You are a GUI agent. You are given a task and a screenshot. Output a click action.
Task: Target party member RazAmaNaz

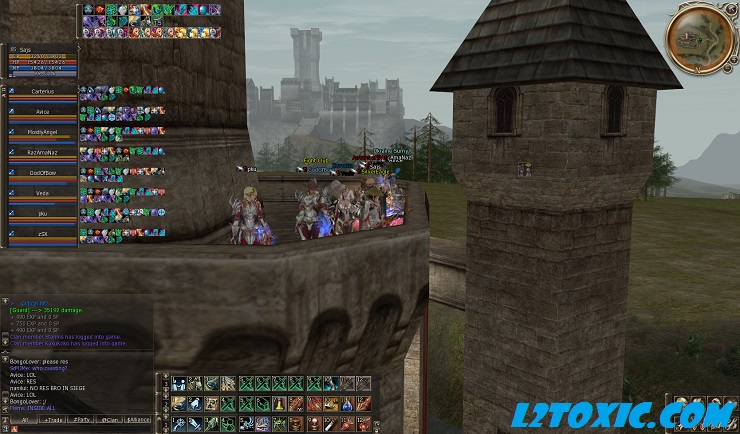pos(42,152)
